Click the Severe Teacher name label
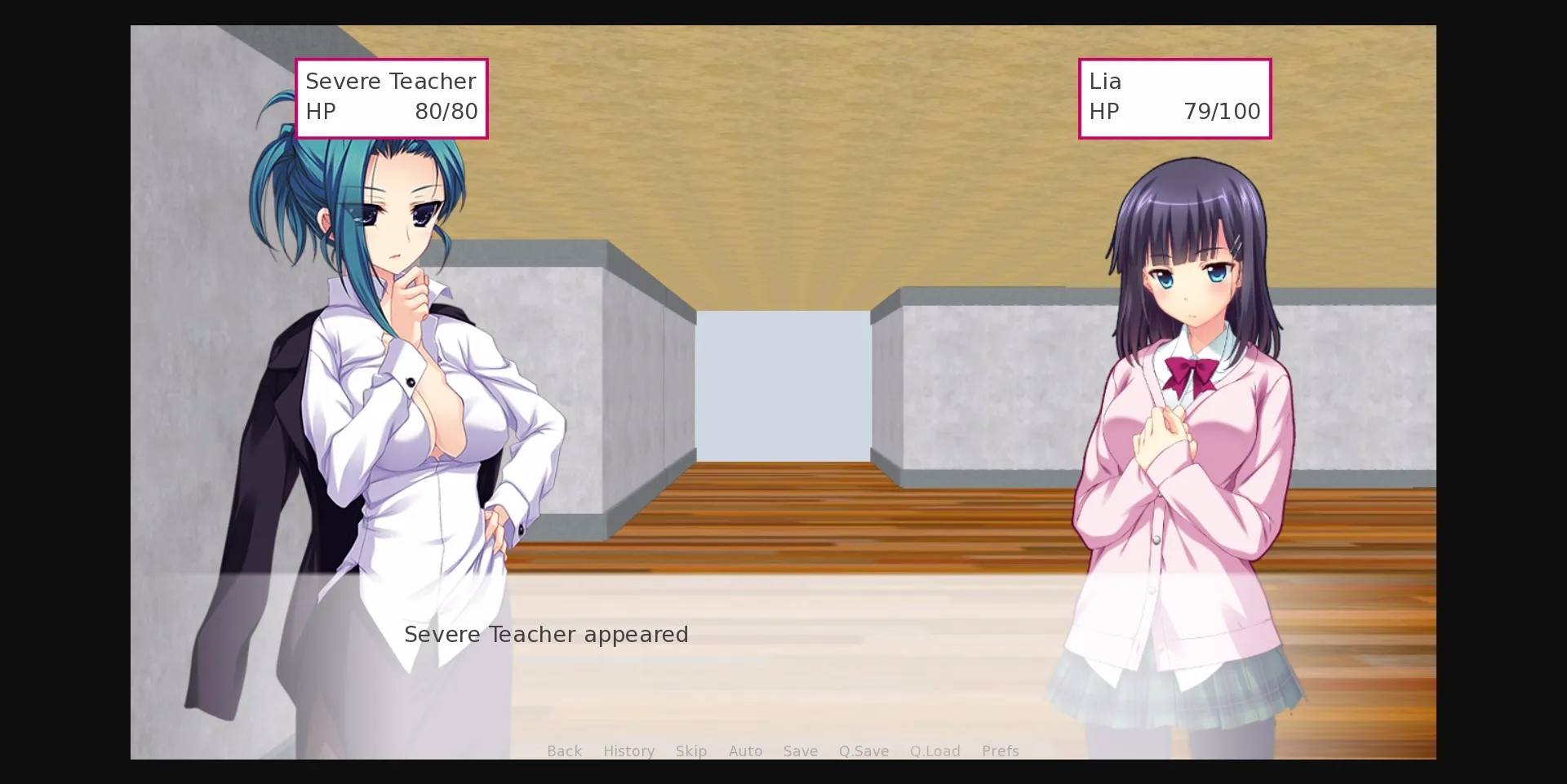Viewport: 1567px width, 784px height. pyautogui.click(x=391, y=81)
